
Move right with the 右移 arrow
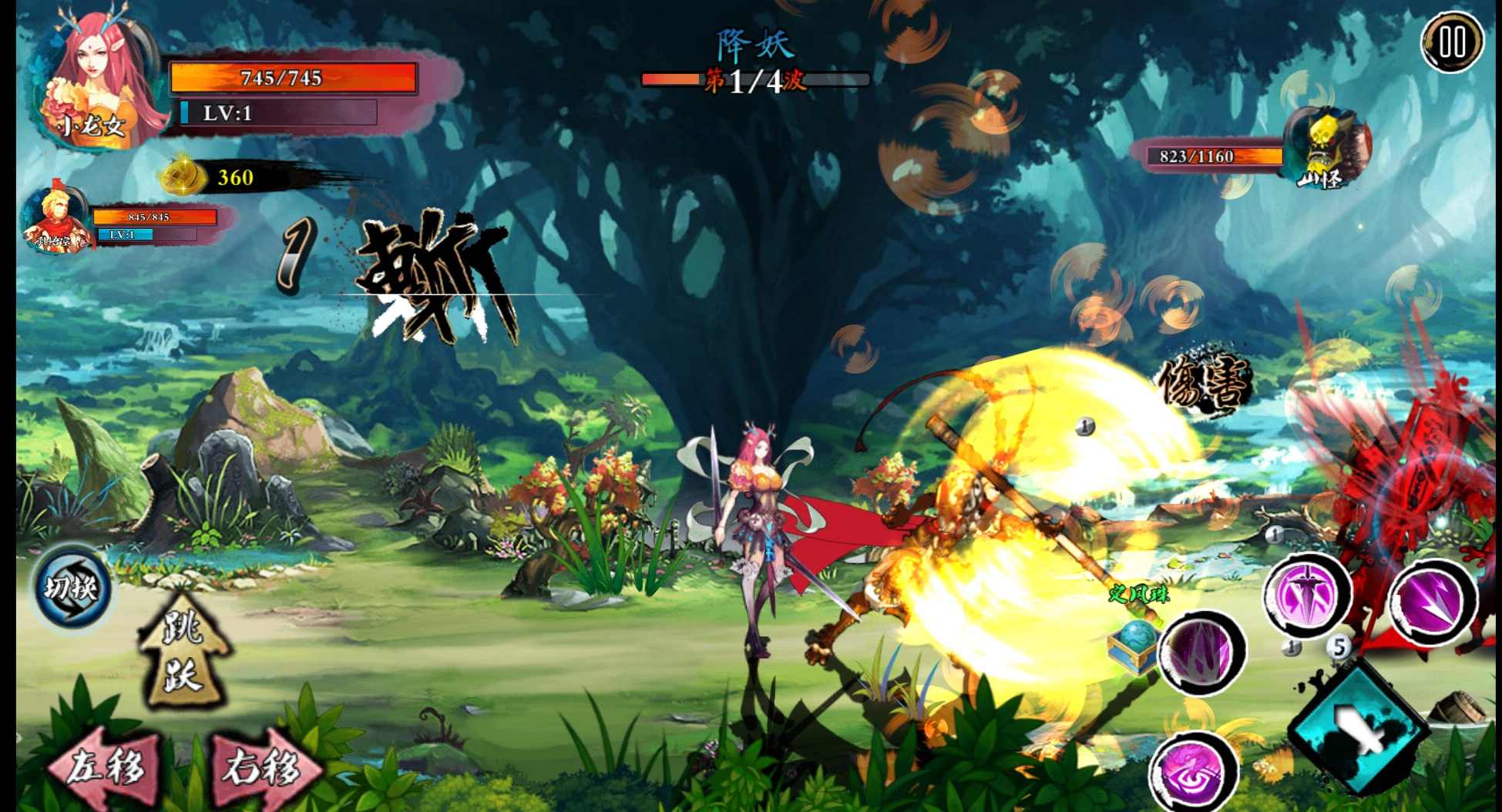point(262,767)
